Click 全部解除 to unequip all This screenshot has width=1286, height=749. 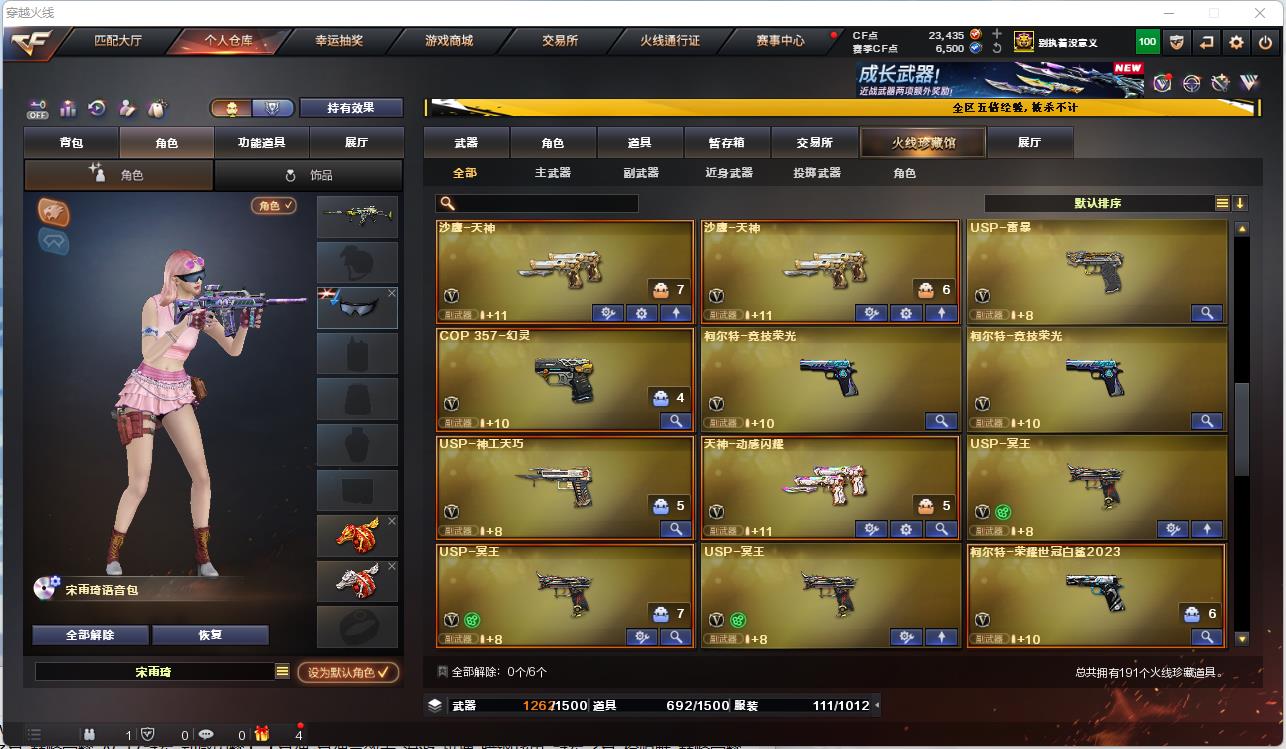point(90,635)
